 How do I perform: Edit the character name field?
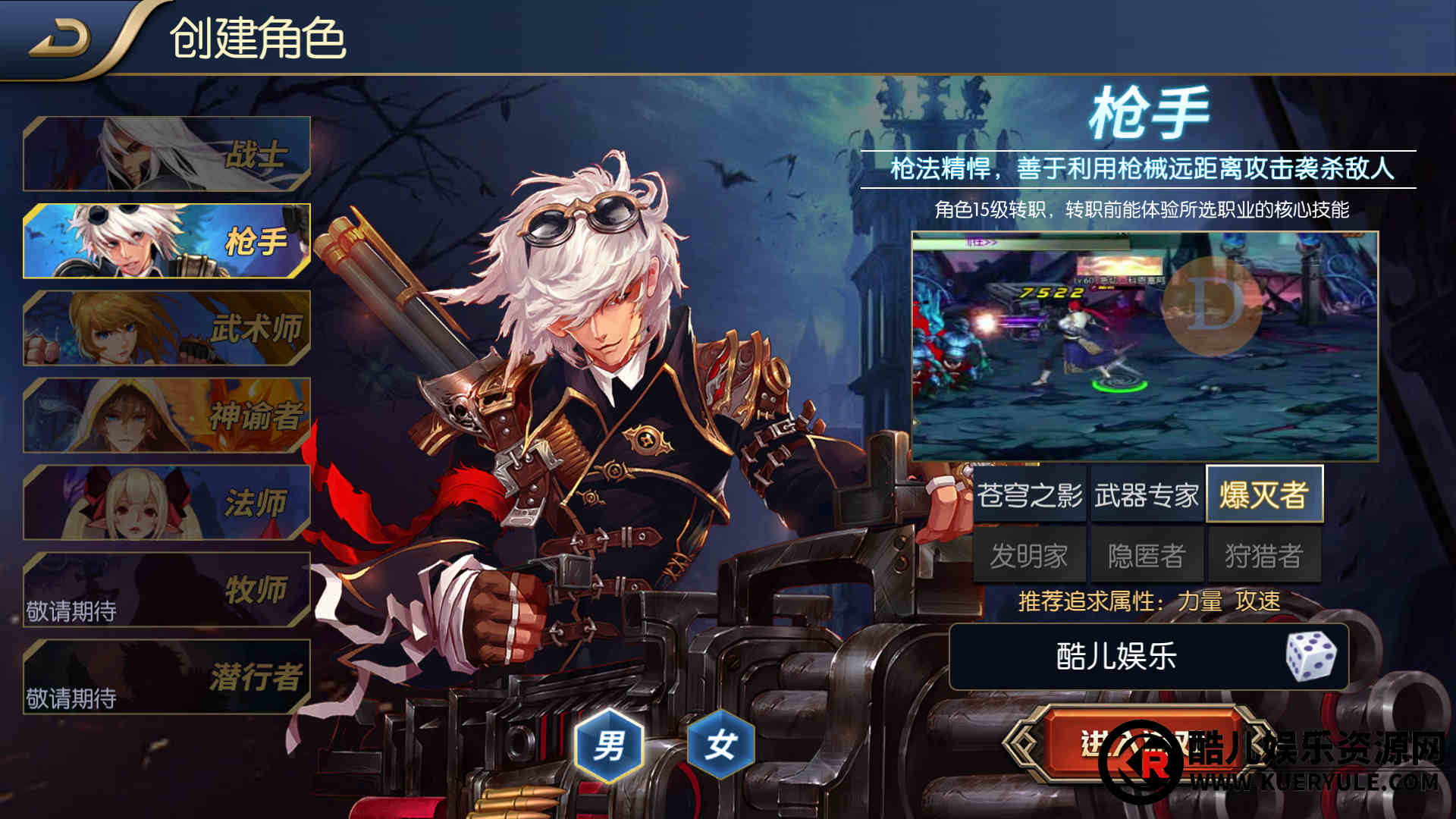pos(1115,657)
